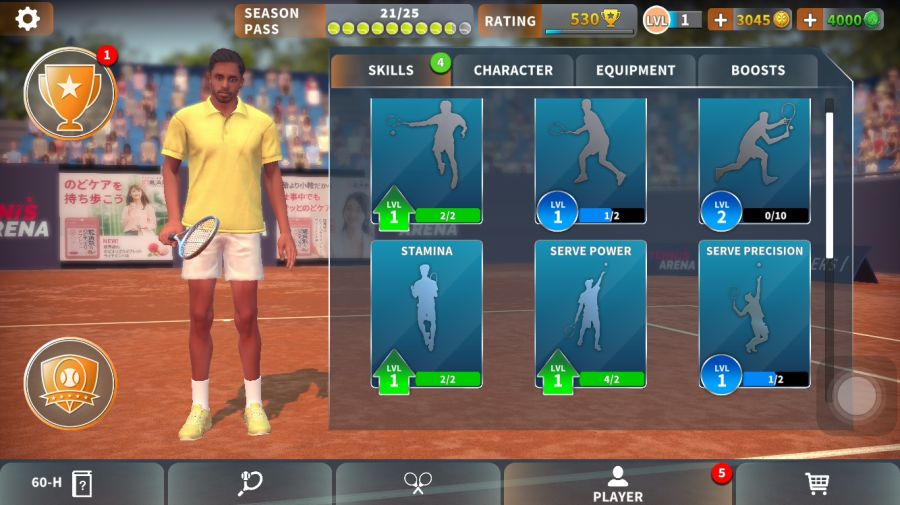Image resolution: width=900 pixels, height=505 pixels.
Task: Open the Equipment tab
Action: pyautogui.click(x=635, y=70)
